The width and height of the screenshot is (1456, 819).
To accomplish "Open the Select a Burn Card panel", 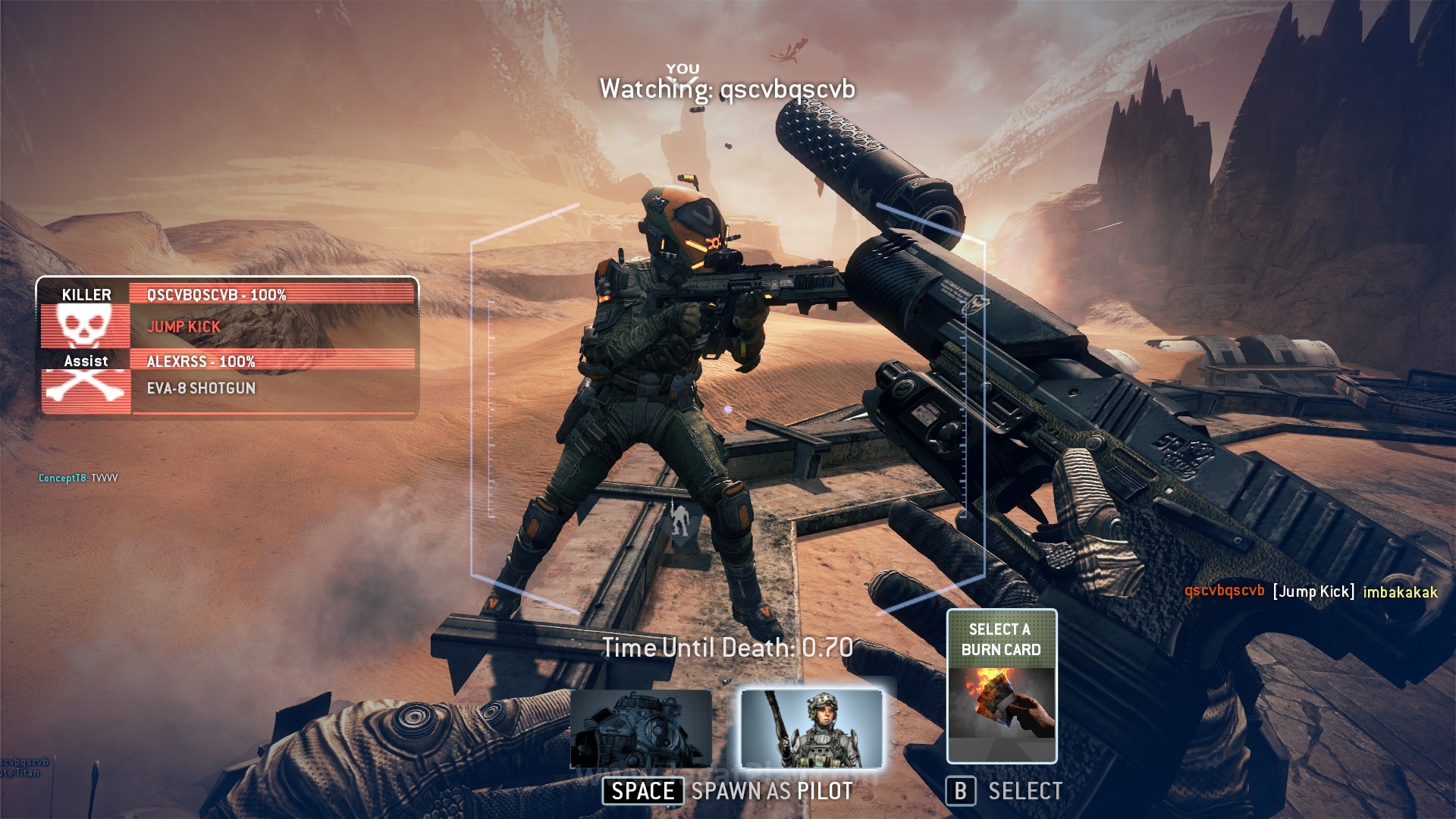I will pyautogui.click(x=1001, y=686).
